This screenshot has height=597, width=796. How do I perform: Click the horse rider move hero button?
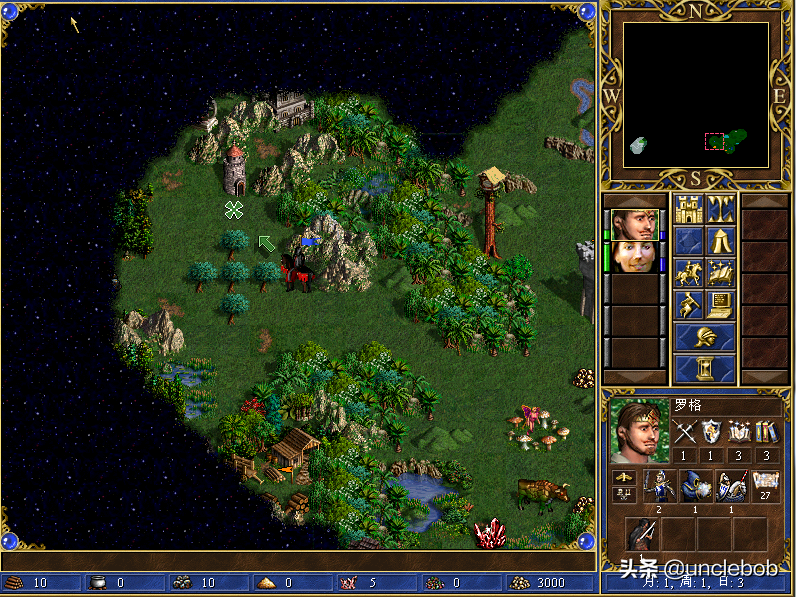click(x=688, y=271)
